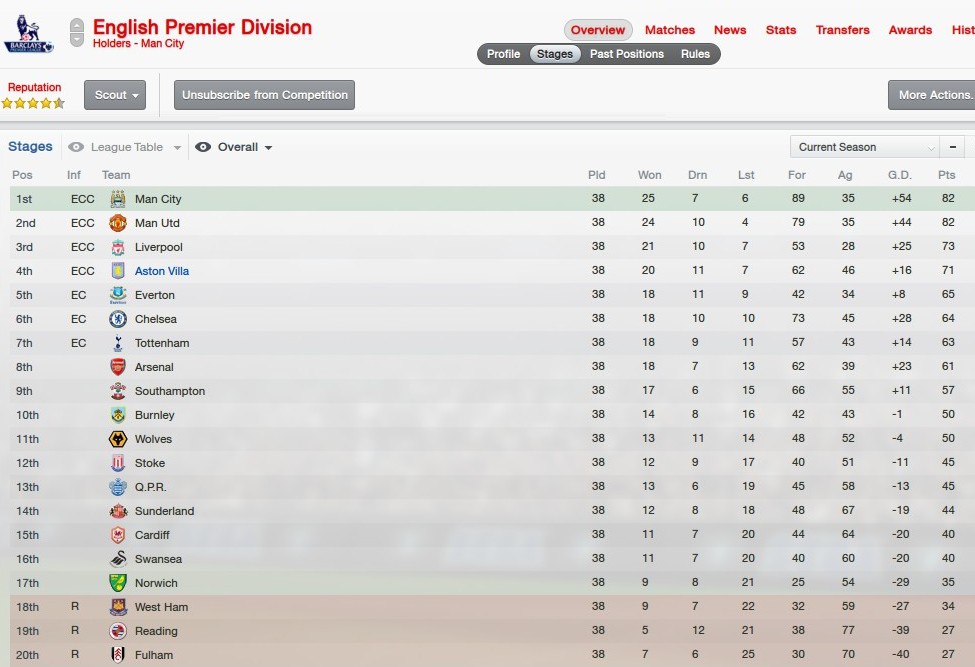Viewport: 975px width, 667px height.
Task: Switch to the Rules subtab
Action: (695, 54)
